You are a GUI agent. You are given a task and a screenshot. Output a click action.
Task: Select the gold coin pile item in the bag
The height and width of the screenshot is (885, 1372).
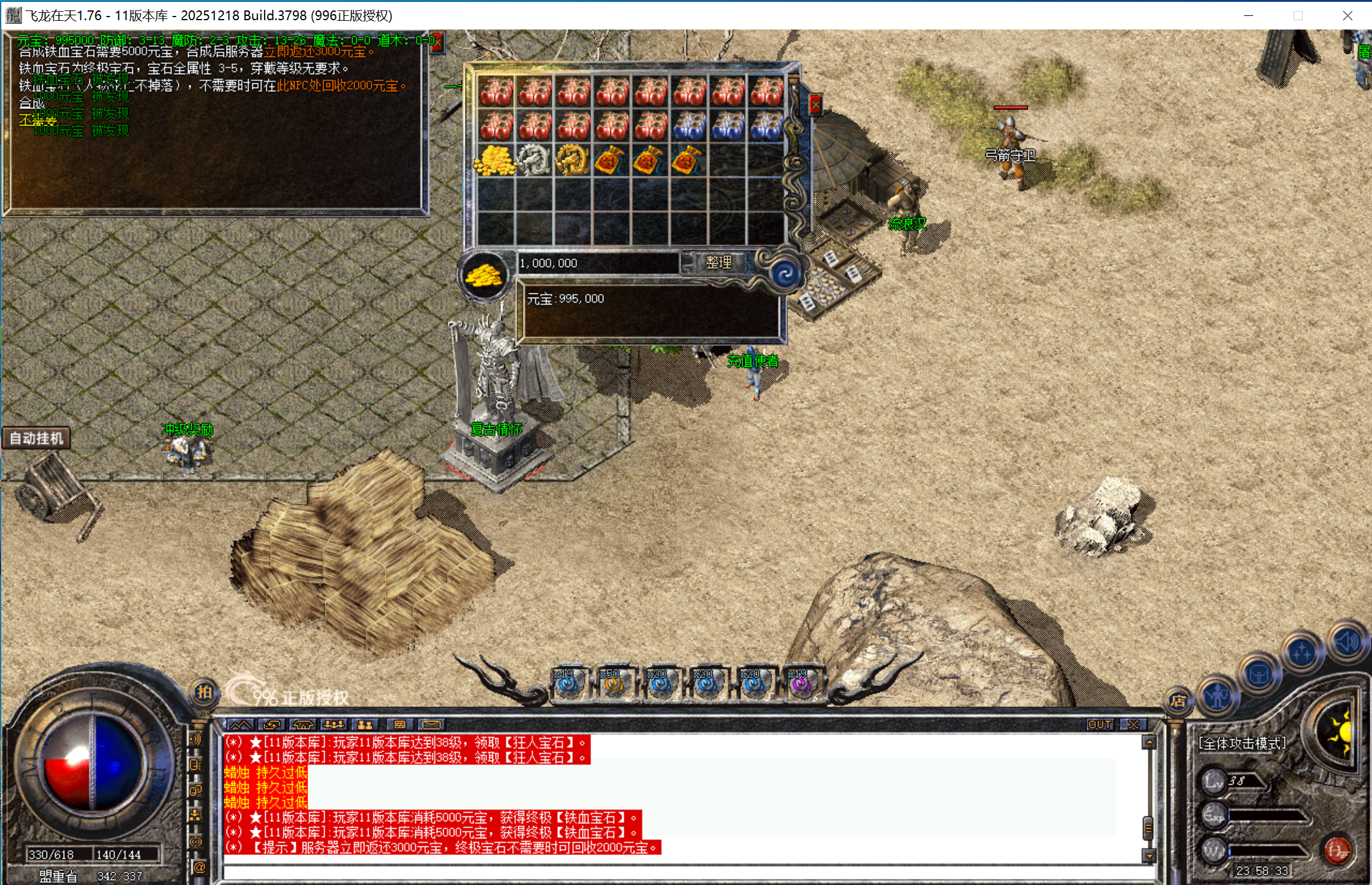496,160
